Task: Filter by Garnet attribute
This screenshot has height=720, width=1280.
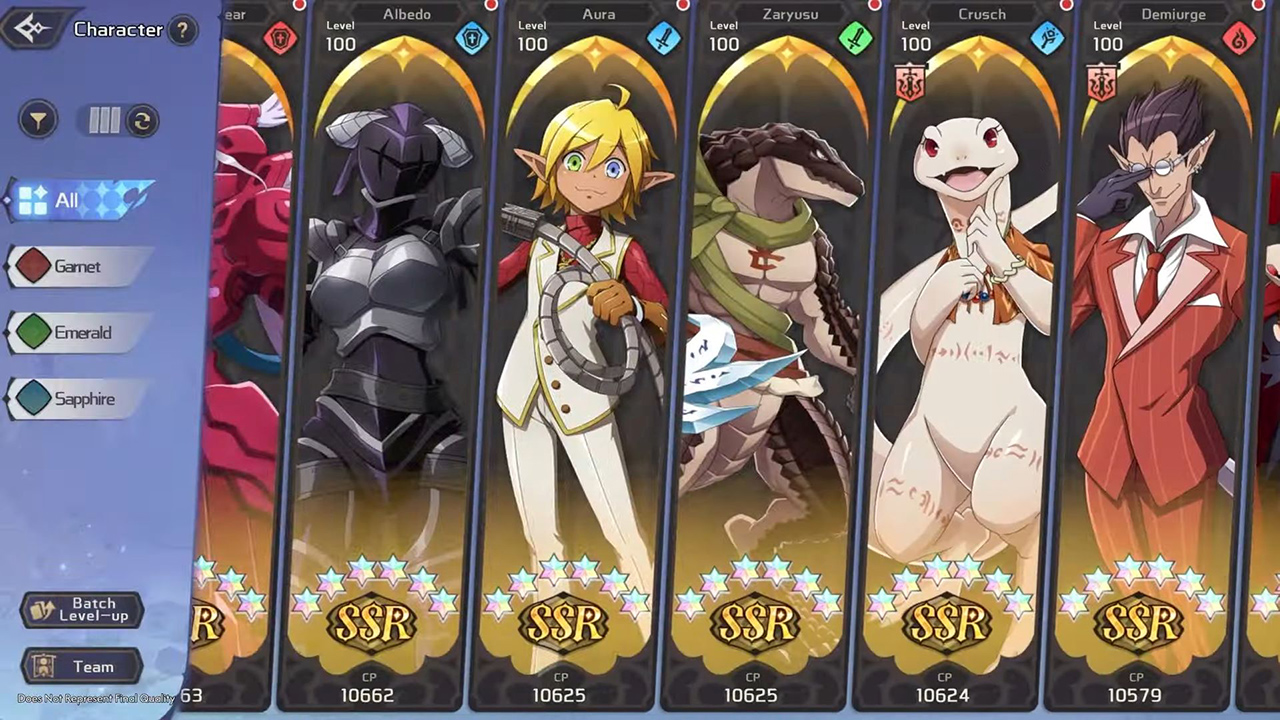Action: click(78, 267)
